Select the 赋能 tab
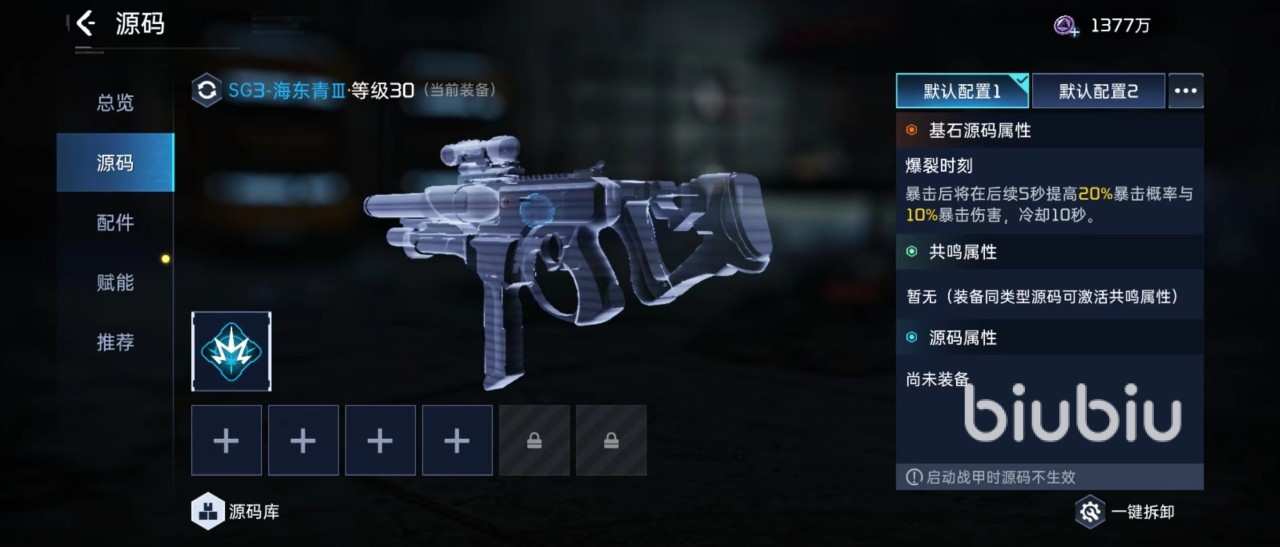1280x547 pixels. [x=115, y=282]
